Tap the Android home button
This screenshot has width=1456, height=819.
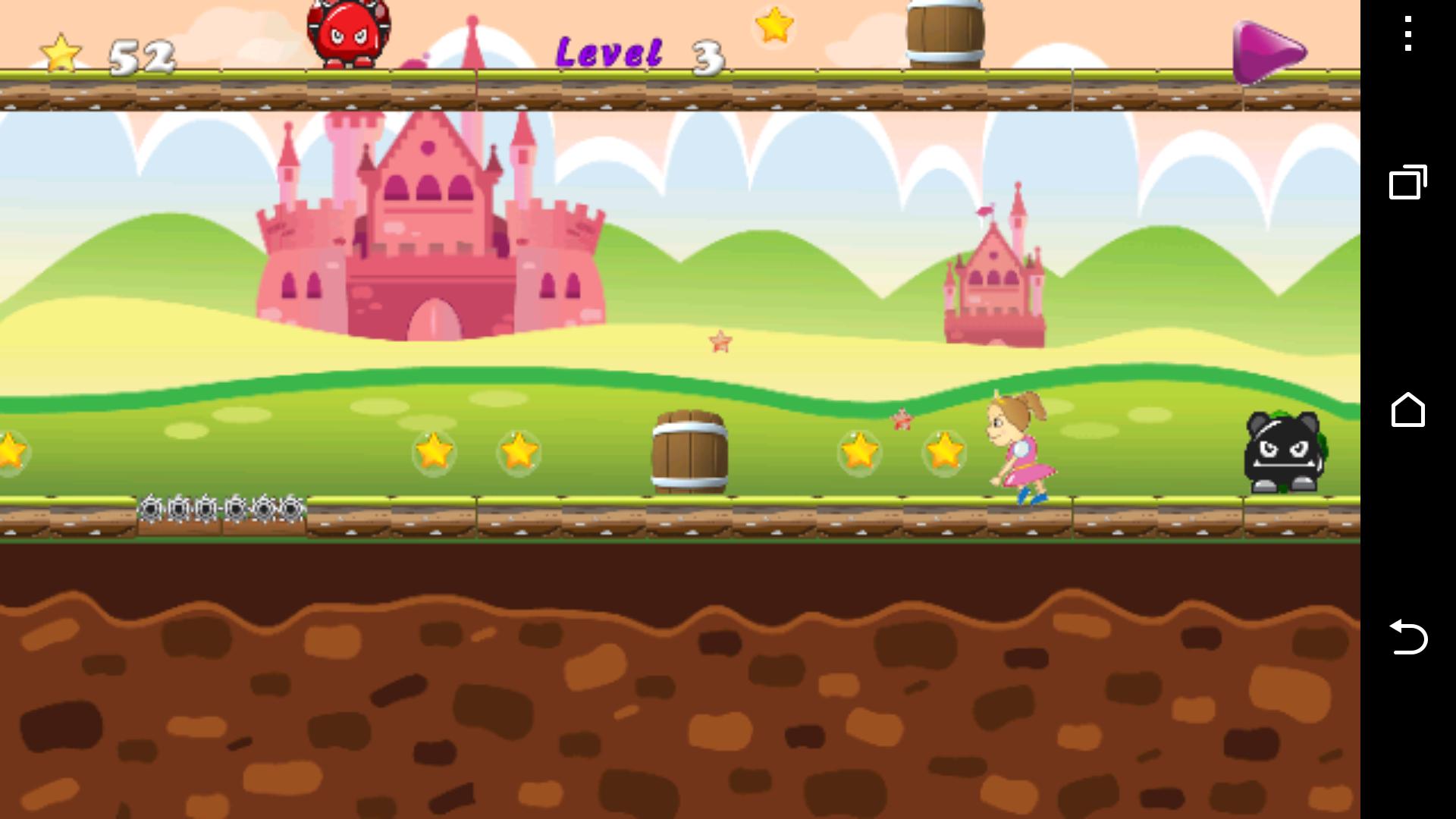tap(1408, 410)
